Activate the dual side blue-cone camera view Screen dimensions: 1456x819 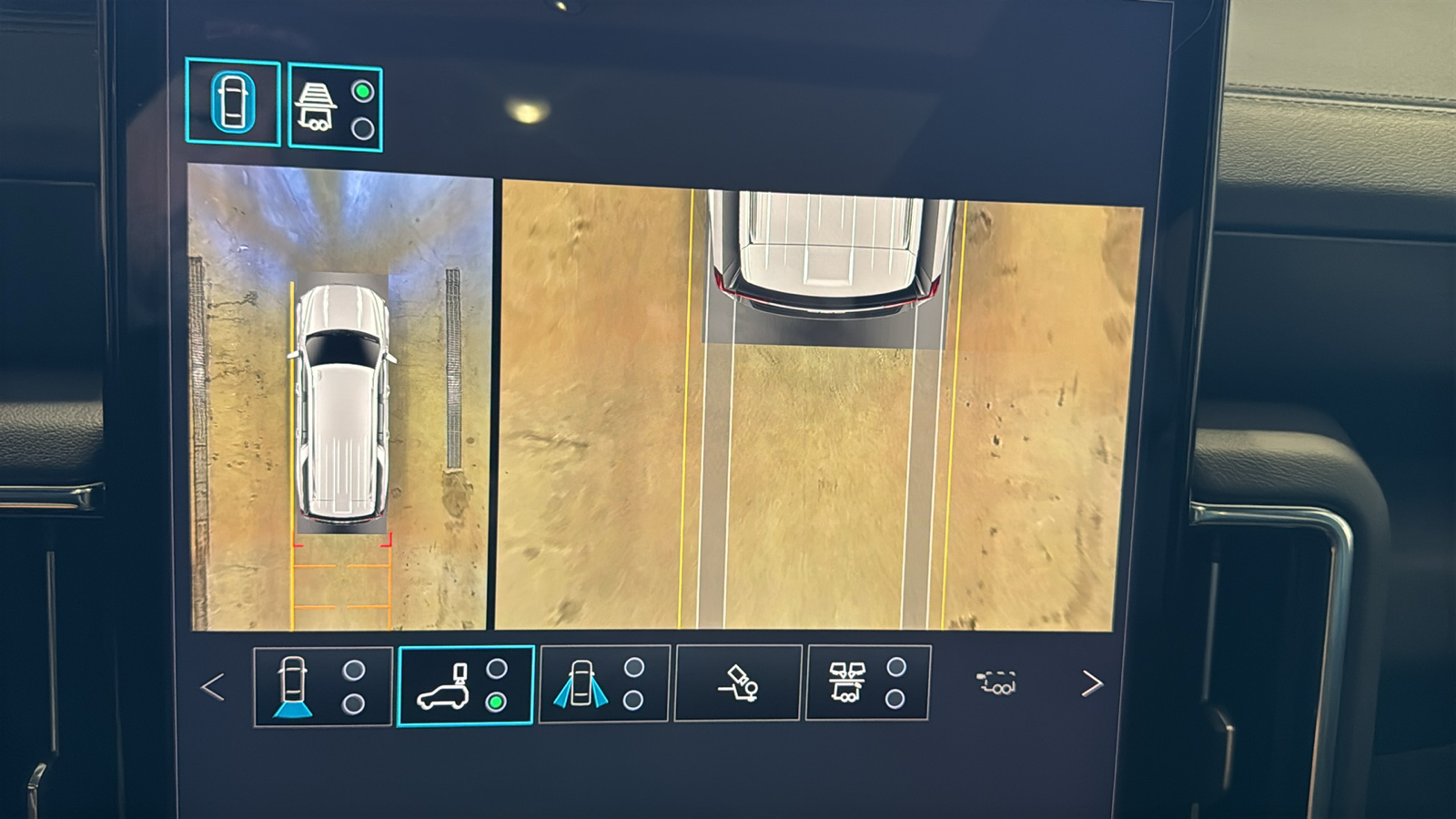[604, 684]
